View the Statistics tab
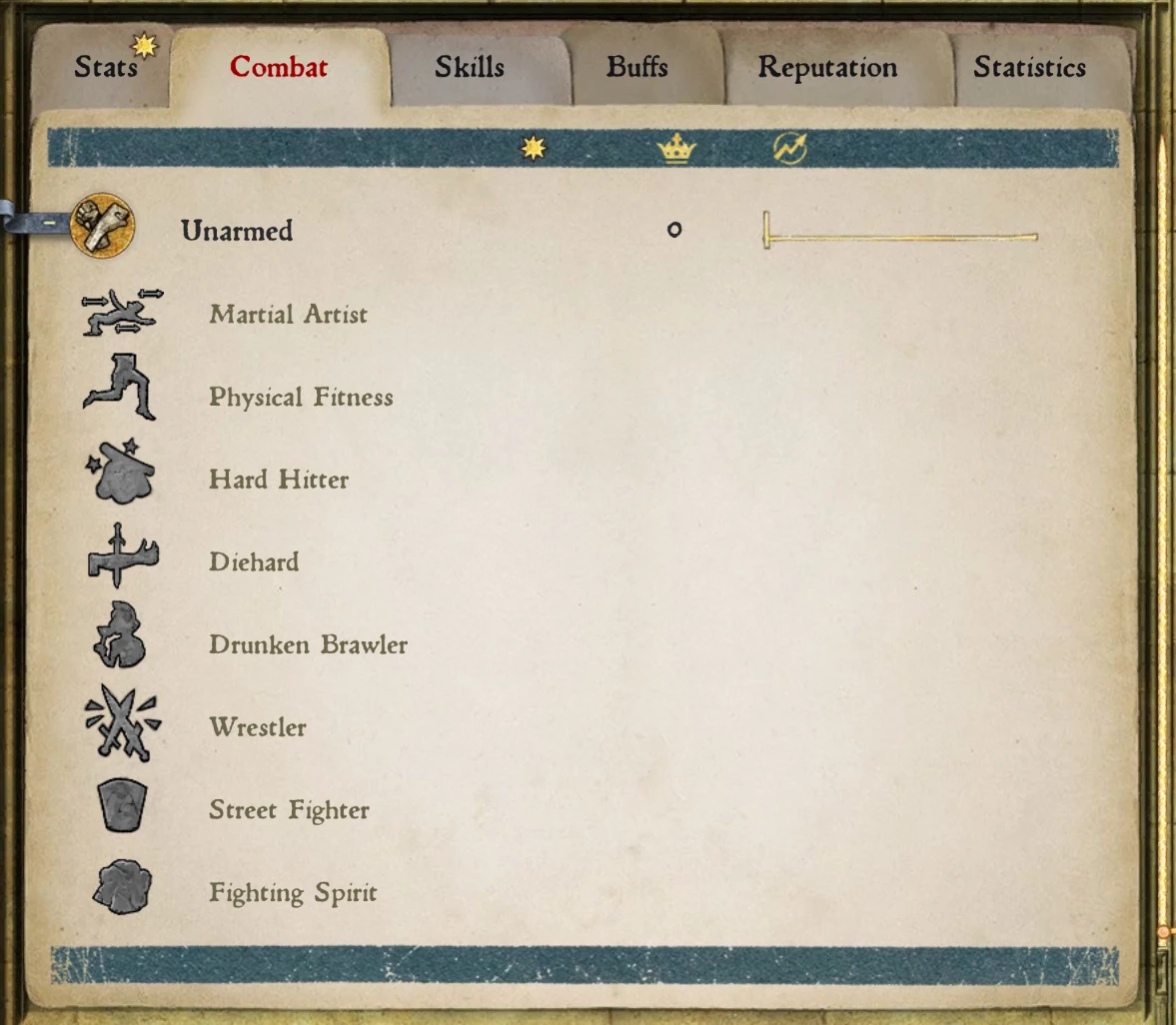 point(1029,68)
